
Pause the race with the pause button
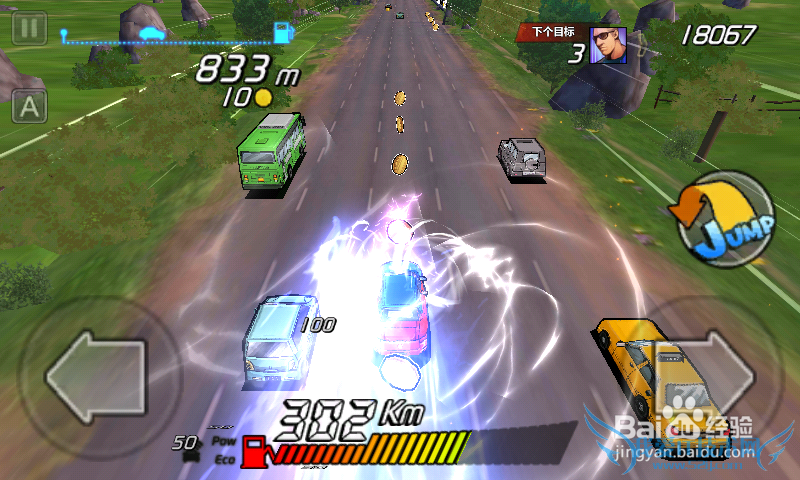click(x=28, y=27)
